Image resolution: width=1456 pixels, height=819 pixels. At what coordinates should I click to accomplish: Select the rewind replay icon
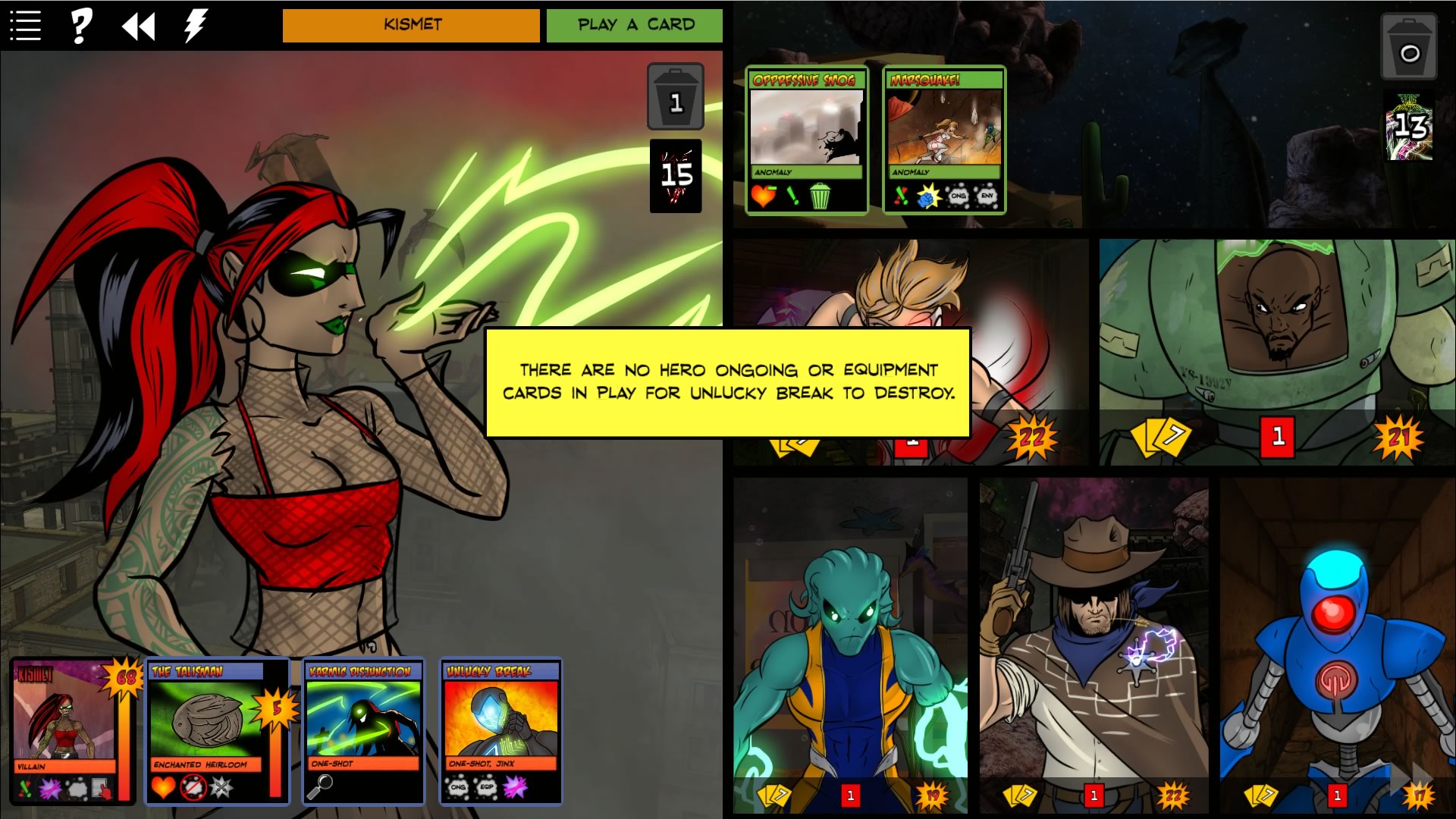coord(137,25)
